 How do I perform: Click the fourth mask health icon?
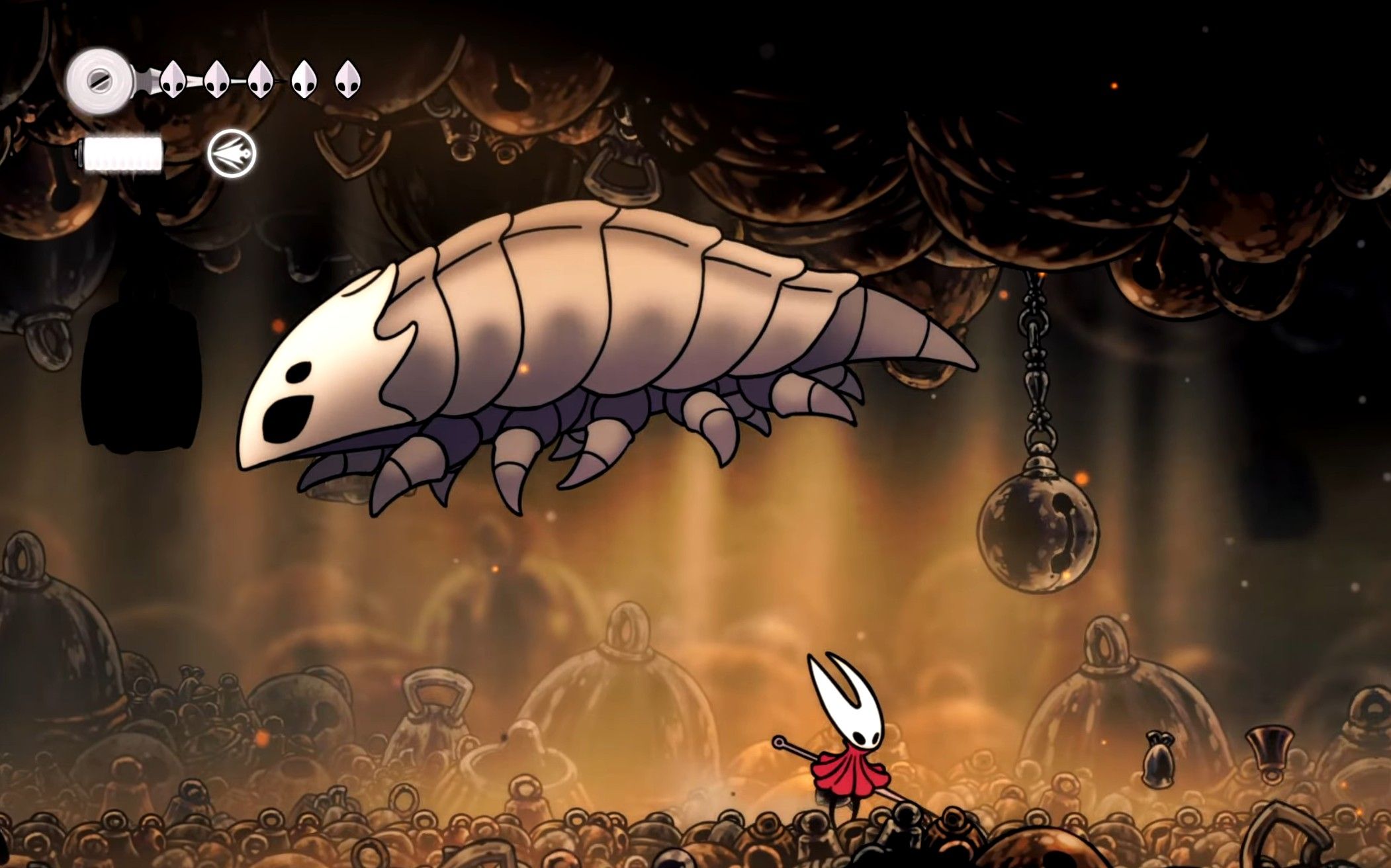click(x=302, y=81)
